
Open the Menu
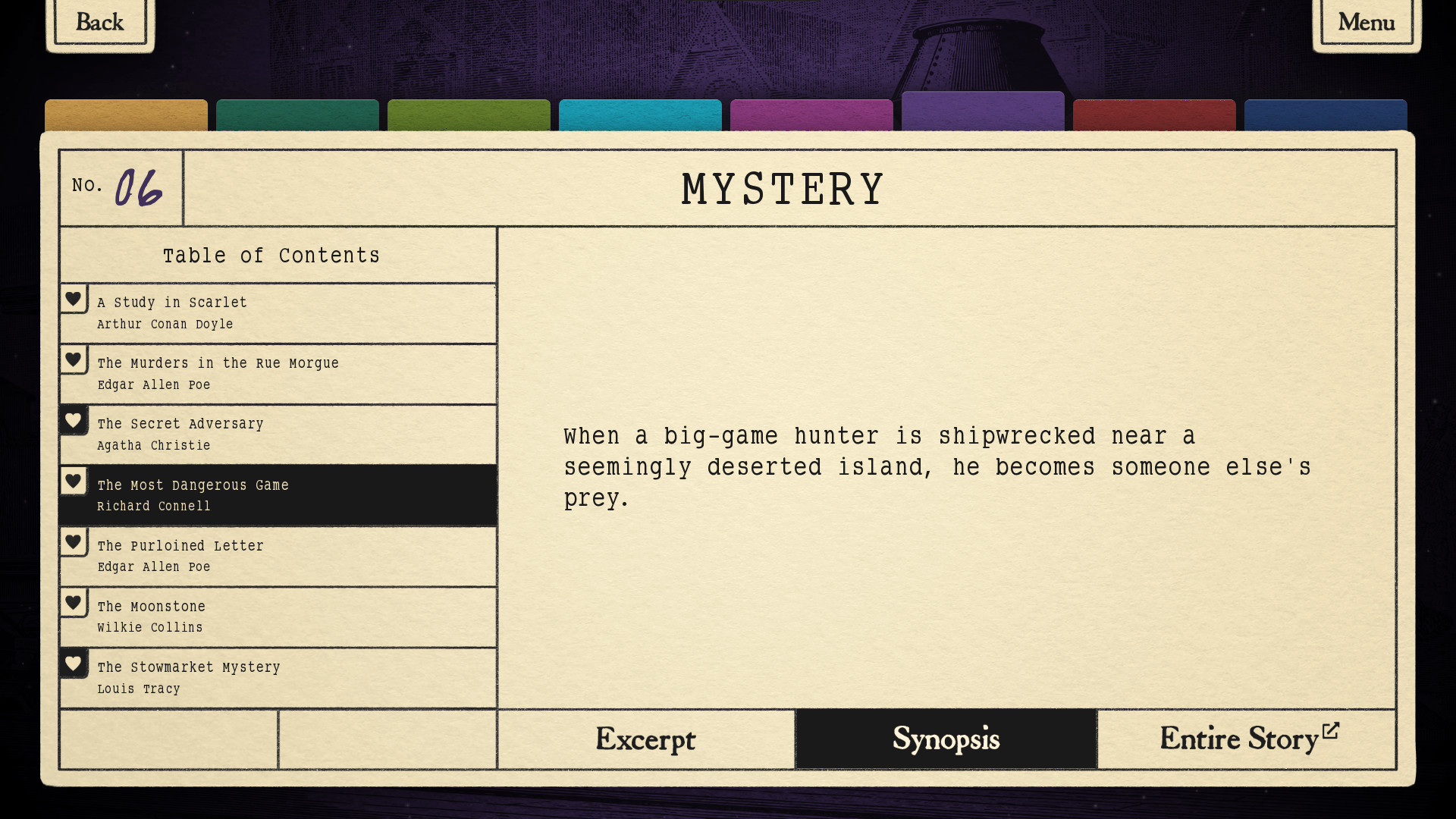(1366, 22)
